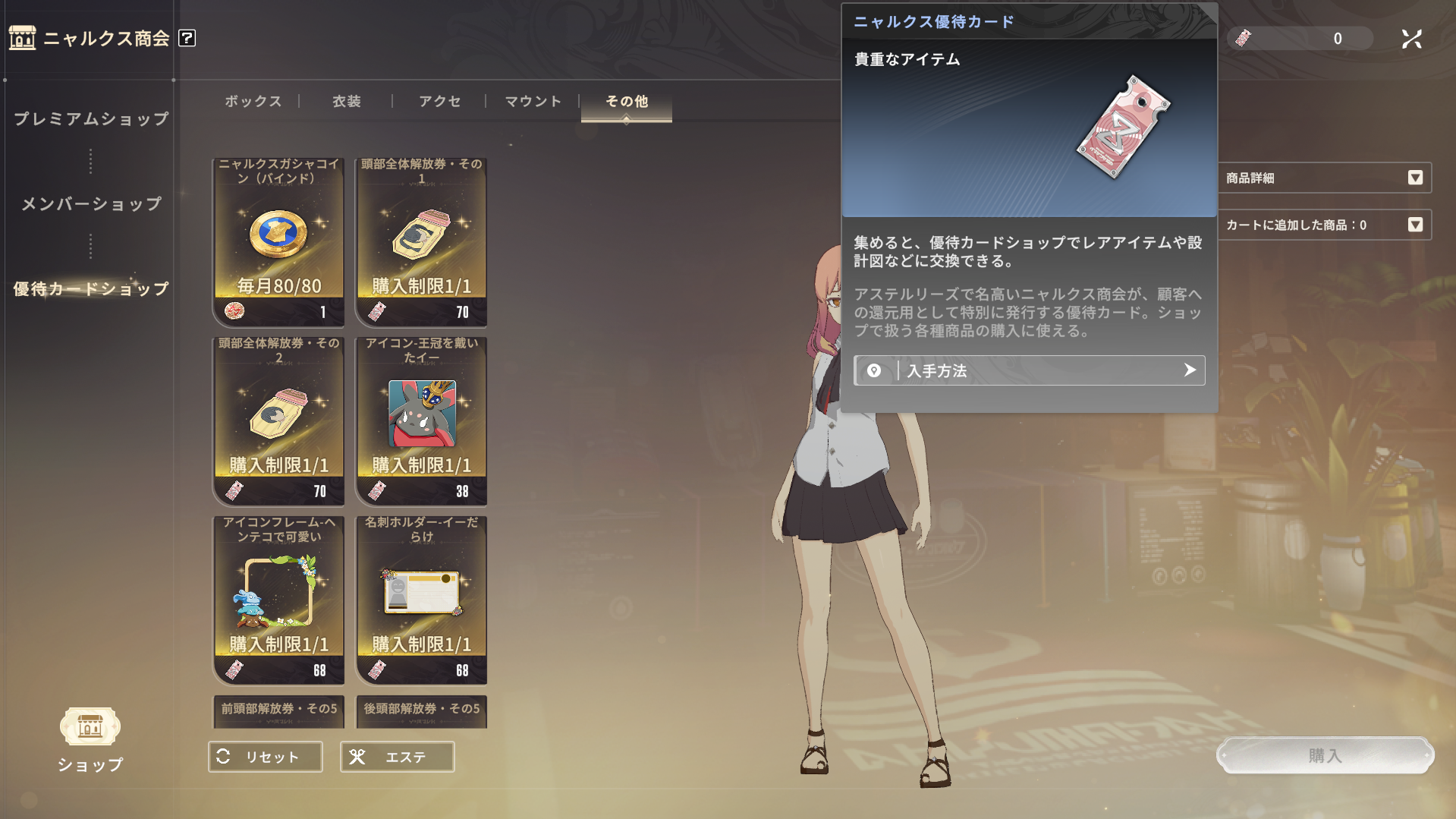The width and height of the screenshot is (1456, 819).
Task: Select the その他 tab
Action: [627, 102]
